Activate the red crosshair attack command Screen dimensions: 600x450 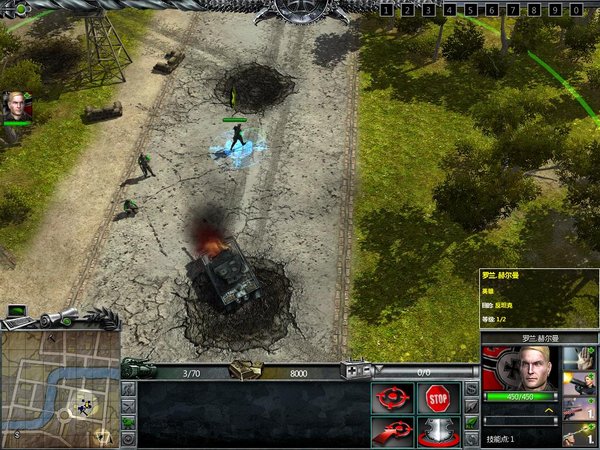(x=391, y=398)
